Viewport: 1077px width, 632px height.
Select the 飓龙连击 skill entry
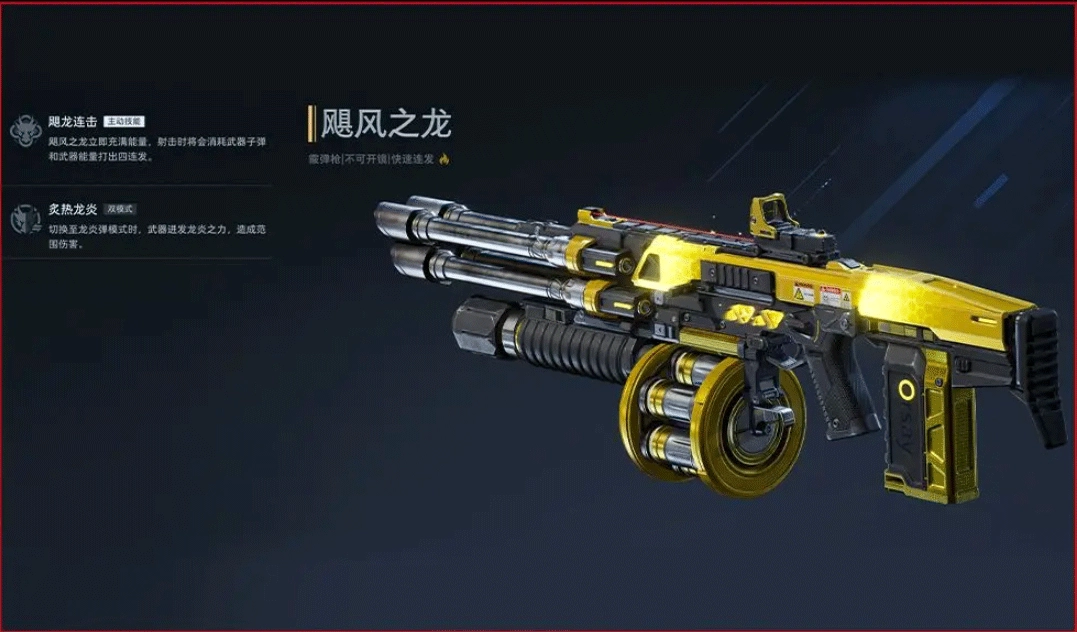pyautogui.click(x=72, y=121)
